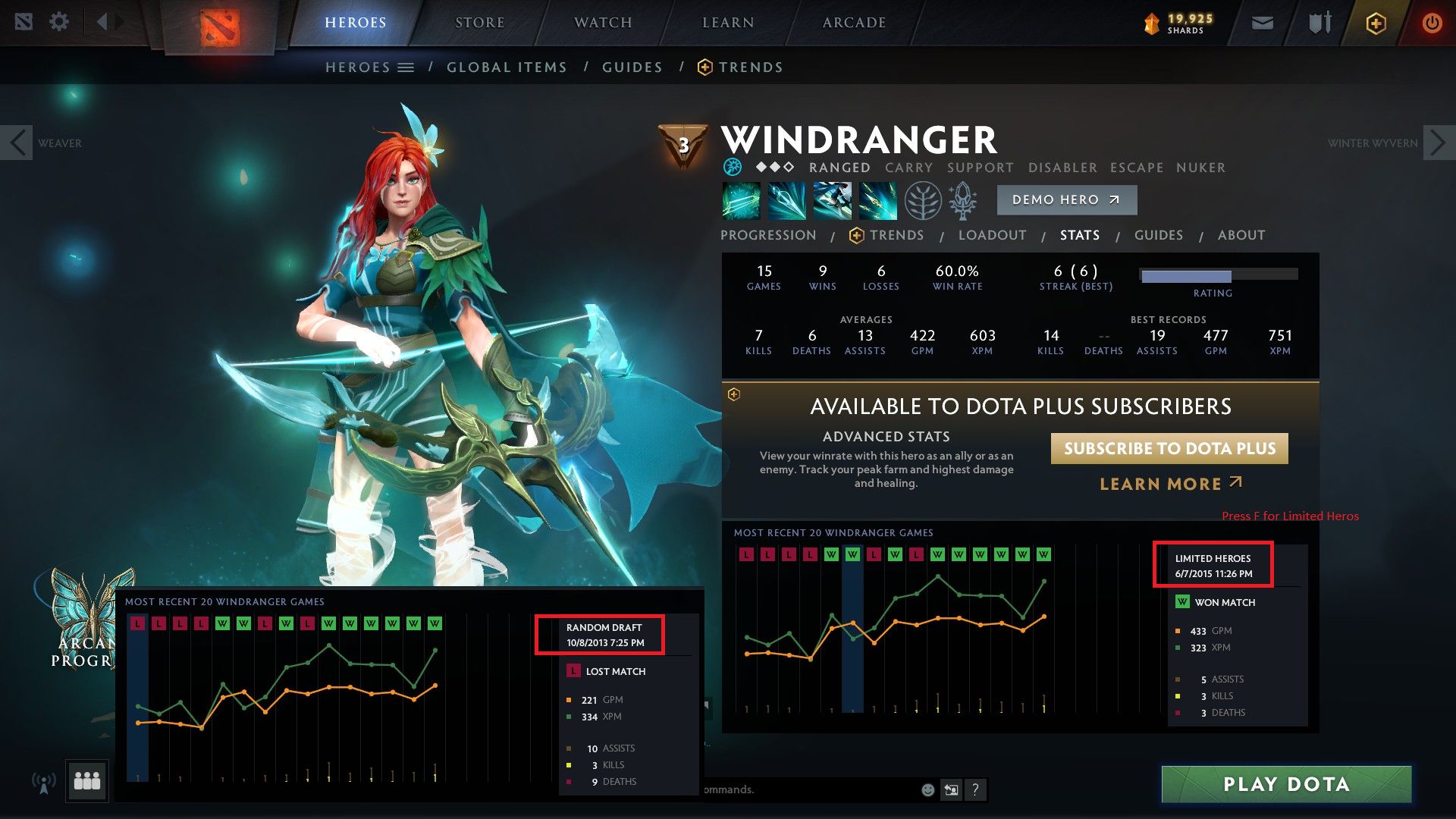Click the DEMO HERO button

click(1066, 199)
